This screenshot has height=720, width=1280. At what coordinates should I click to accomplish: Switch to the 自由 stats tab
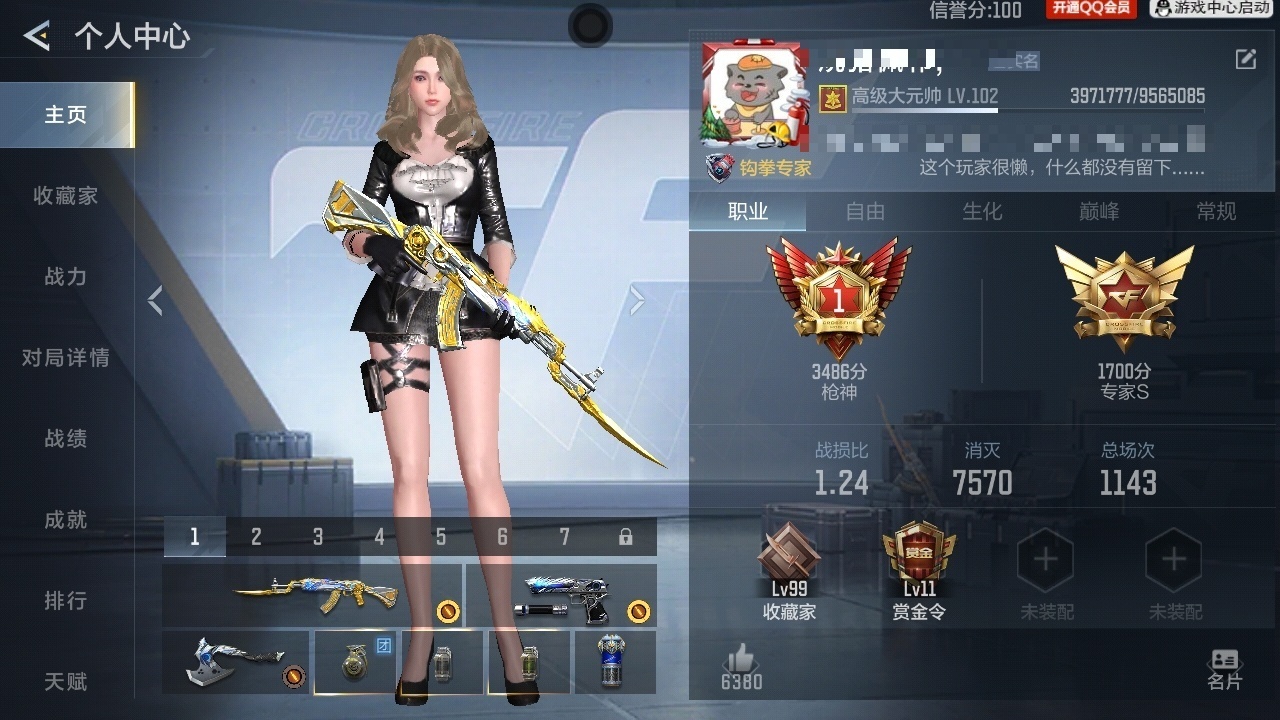click(x=865, y=211)
